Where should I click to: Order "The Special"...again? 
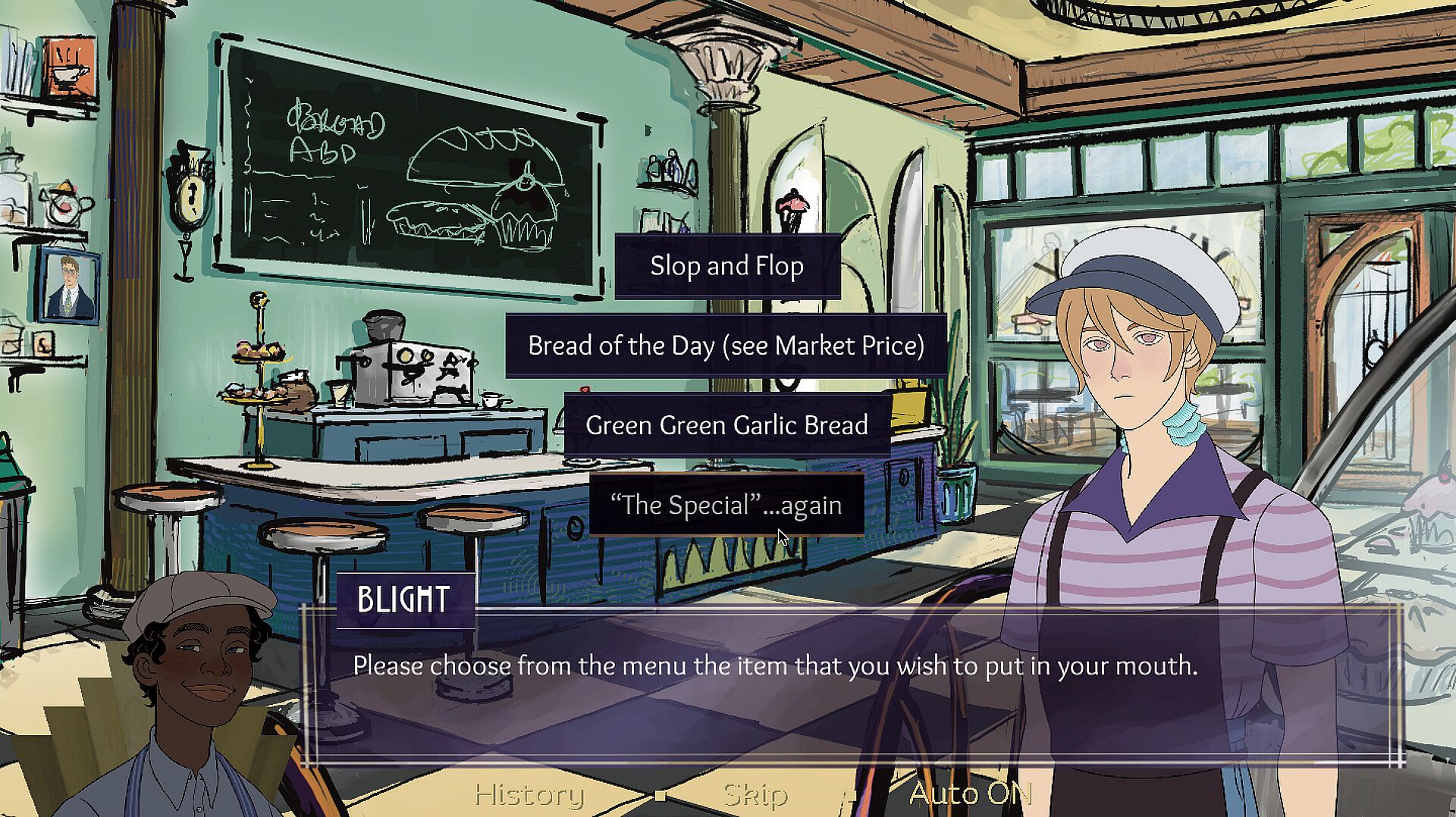tap(726, 505)
